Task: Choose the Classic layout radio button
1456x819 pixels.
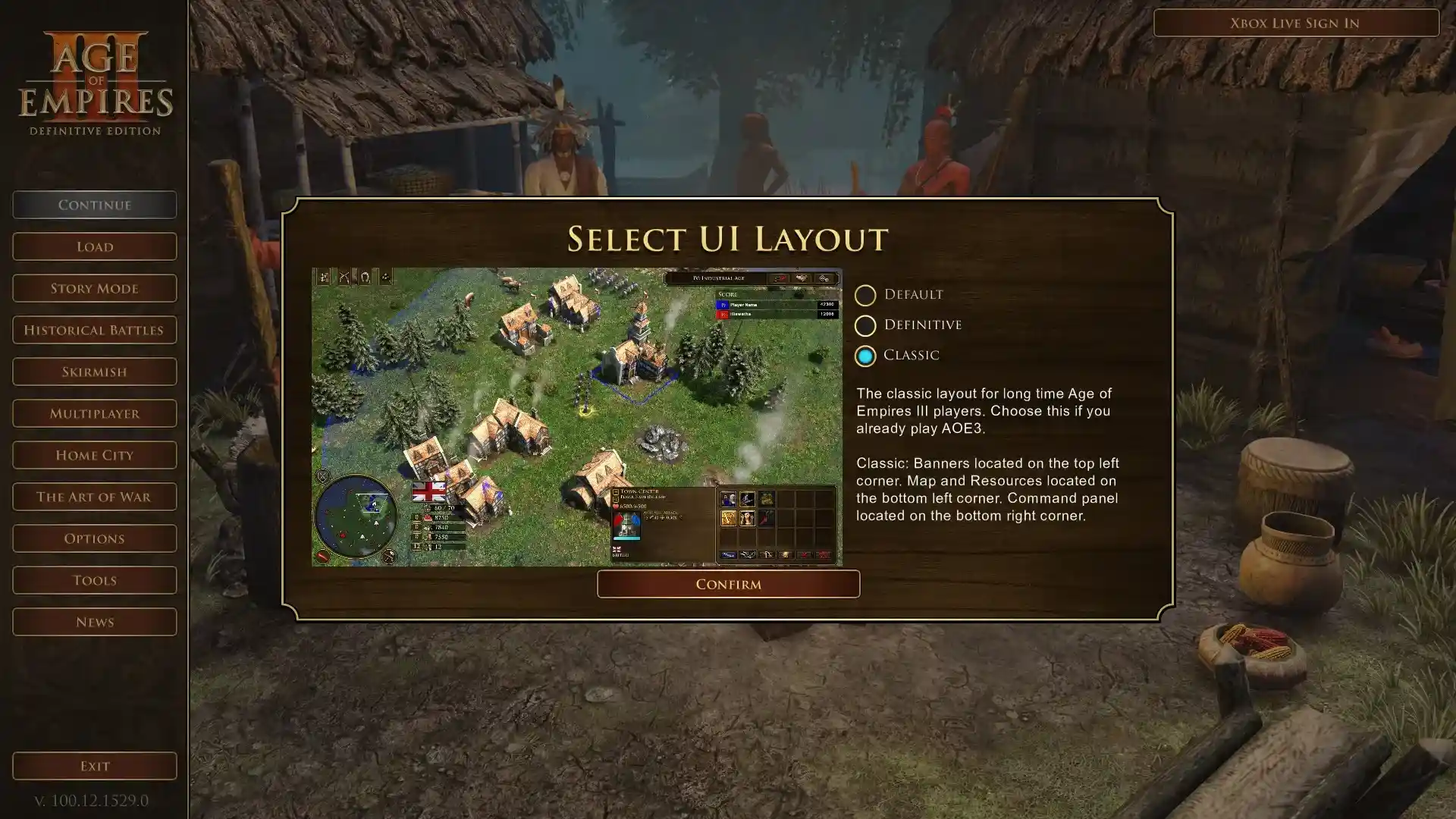Action: point(865,356)
